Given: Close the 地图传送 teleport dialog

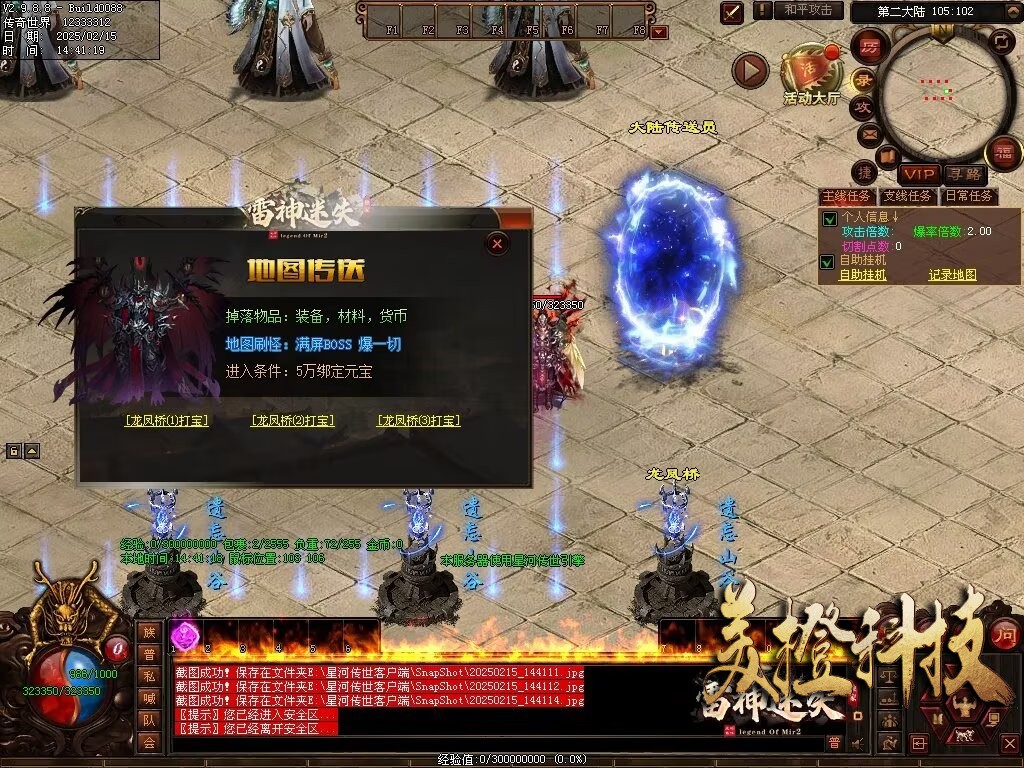Looking at the screenshot, I should (x=497, y=243).
